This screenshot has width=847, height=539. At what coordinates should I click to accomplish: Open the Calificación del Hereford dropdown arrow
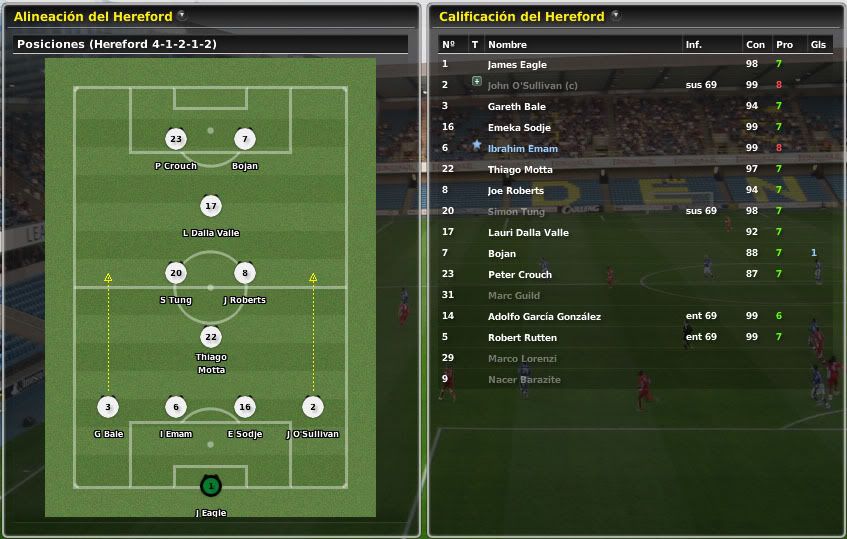615,16
